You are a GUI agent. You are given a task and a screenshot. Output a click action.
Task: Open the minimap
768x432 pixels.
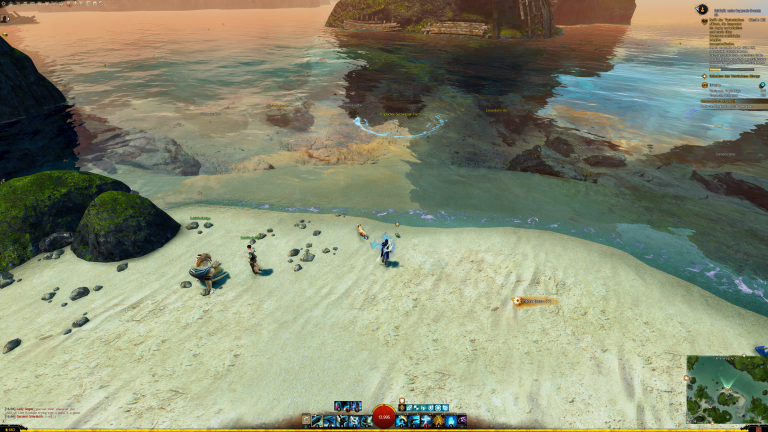pos(726,390)
